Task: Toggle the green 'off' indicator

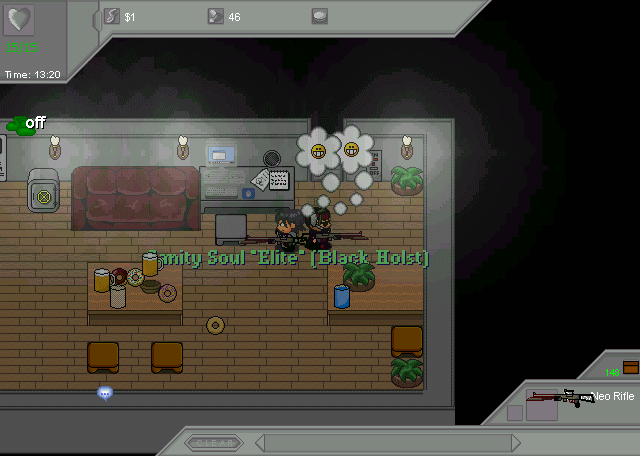Action: tap(27, 123)
